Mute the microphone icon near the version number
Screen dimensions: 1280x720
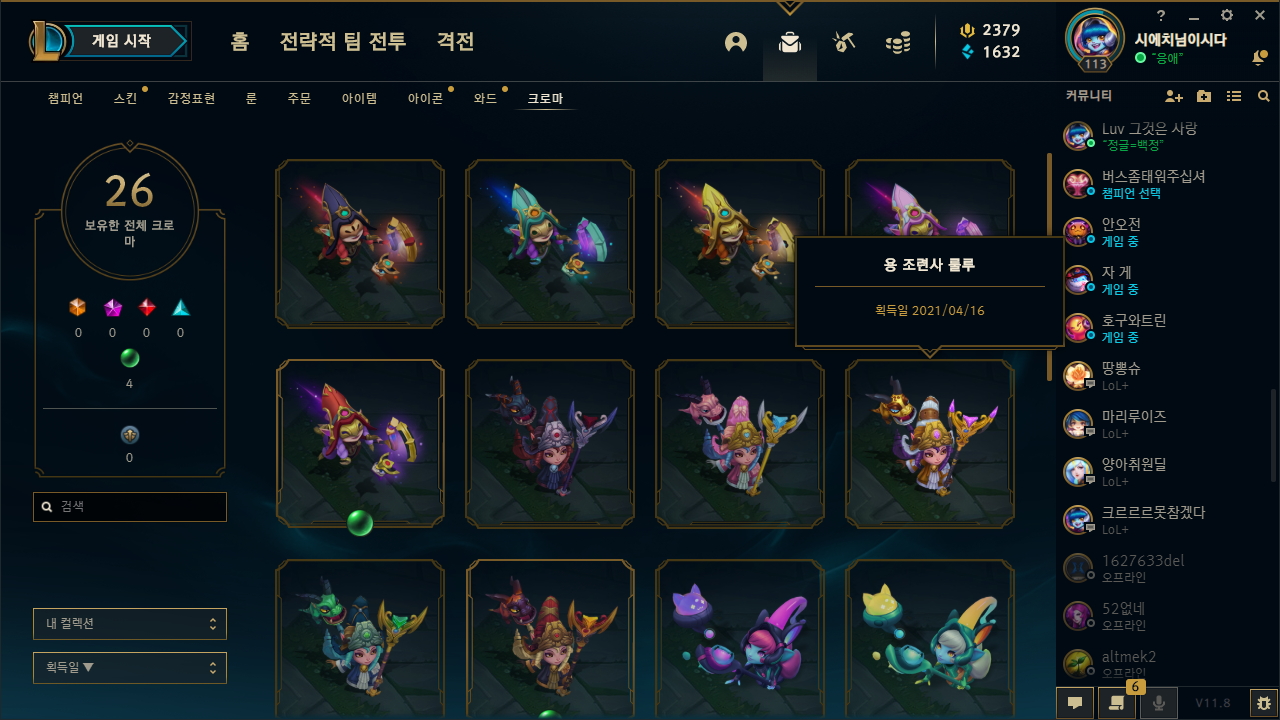click(1158, 703)
